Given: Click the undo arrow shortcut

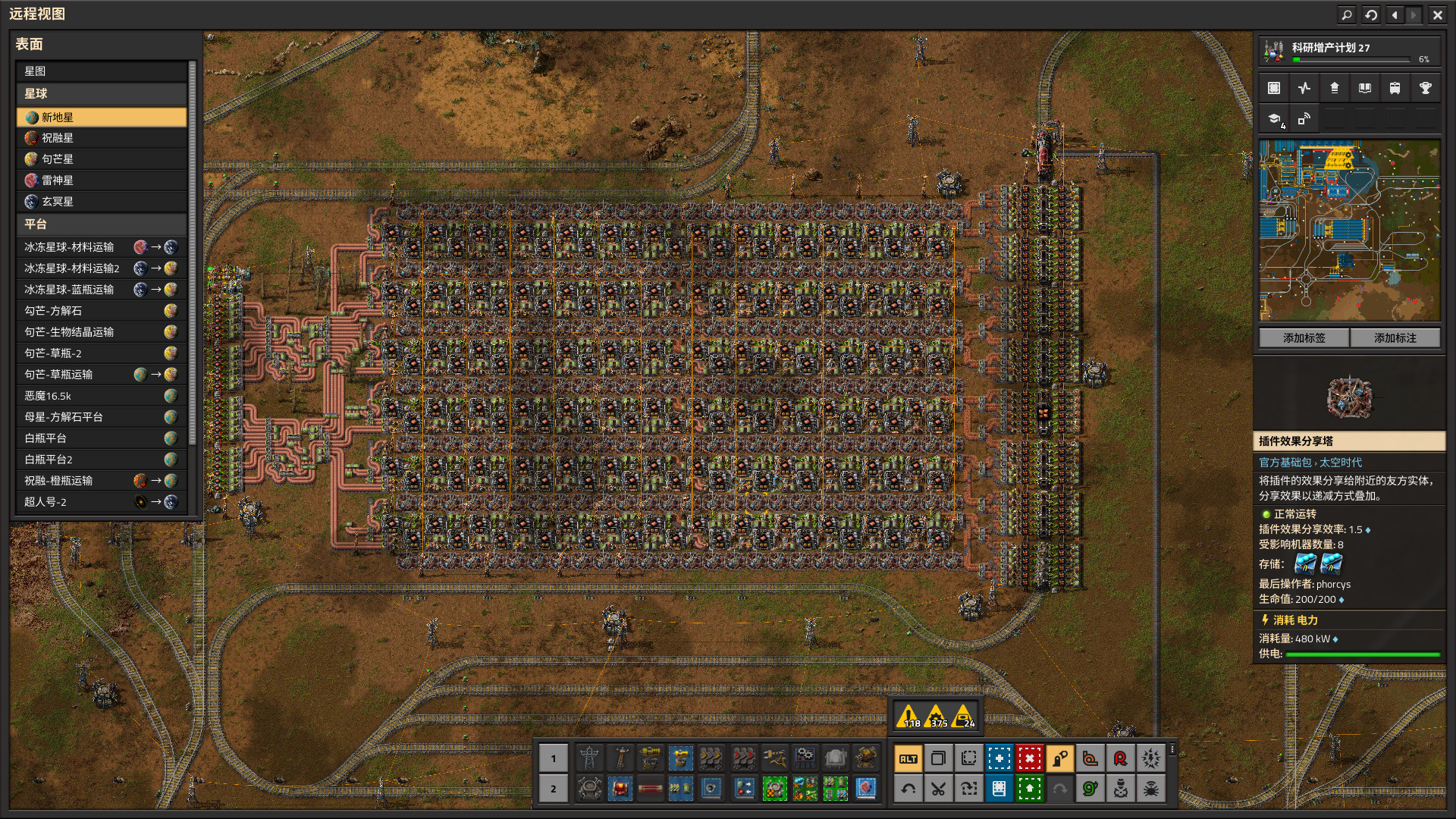Looking at the screenshot, I should (x=908, y=789).
